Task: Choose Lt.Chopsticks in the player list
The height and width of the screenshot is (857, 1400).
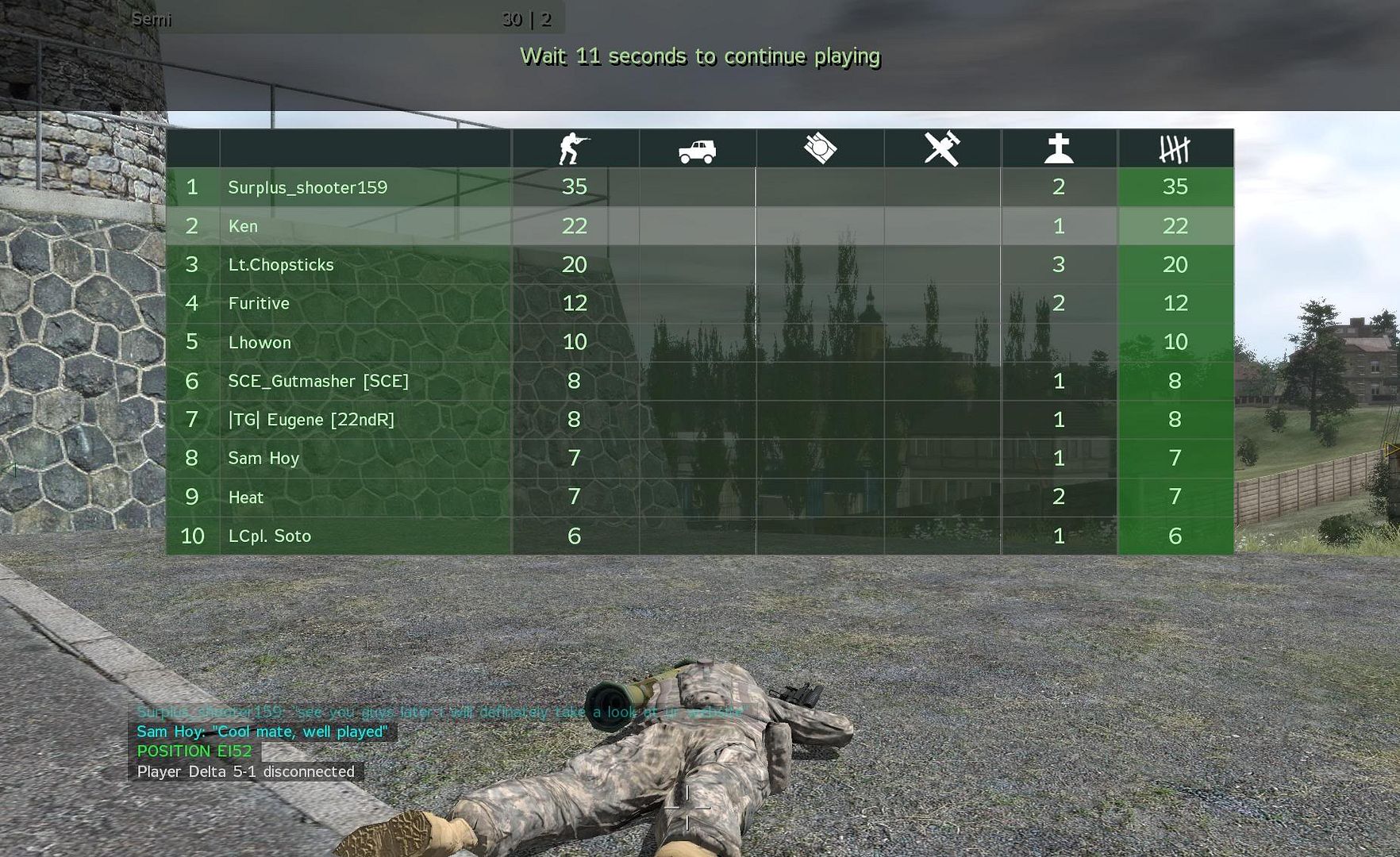Action: [x=281, y=265]
